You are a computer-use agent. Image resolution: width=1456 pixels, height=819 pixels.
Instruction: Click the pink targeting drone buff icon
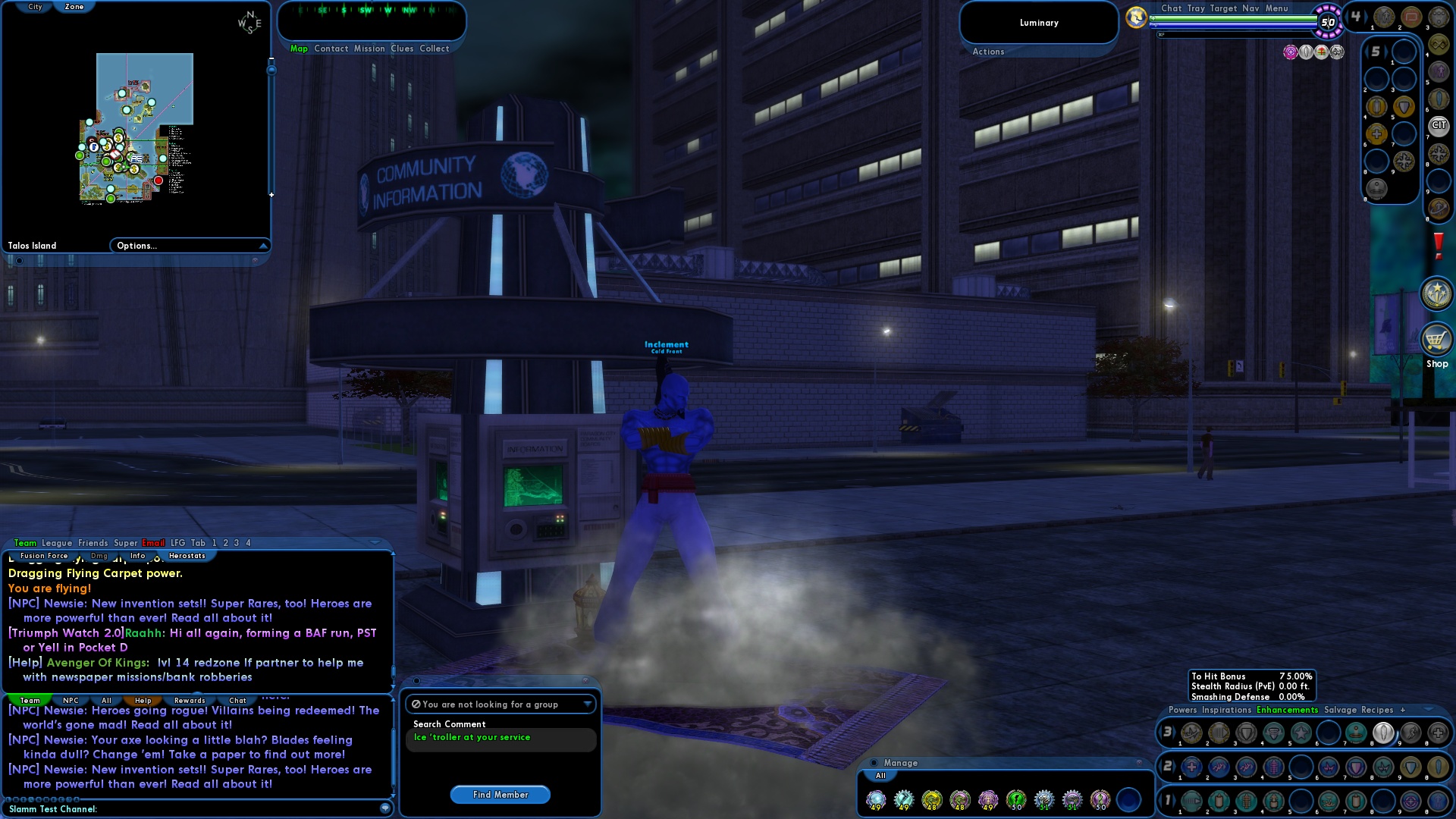[1290, 52]
